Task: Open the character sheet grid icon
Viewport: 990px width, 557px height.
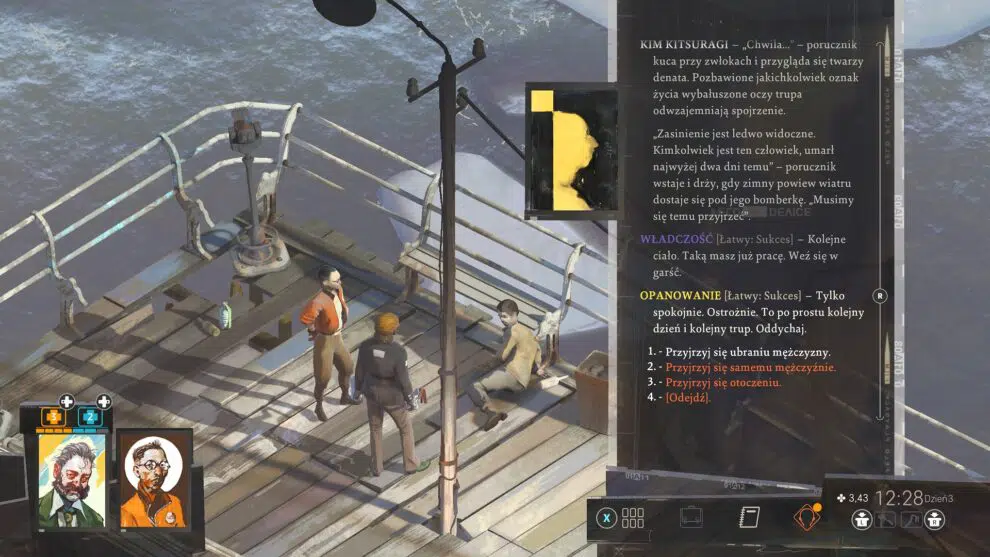Action: click(633, 518)
